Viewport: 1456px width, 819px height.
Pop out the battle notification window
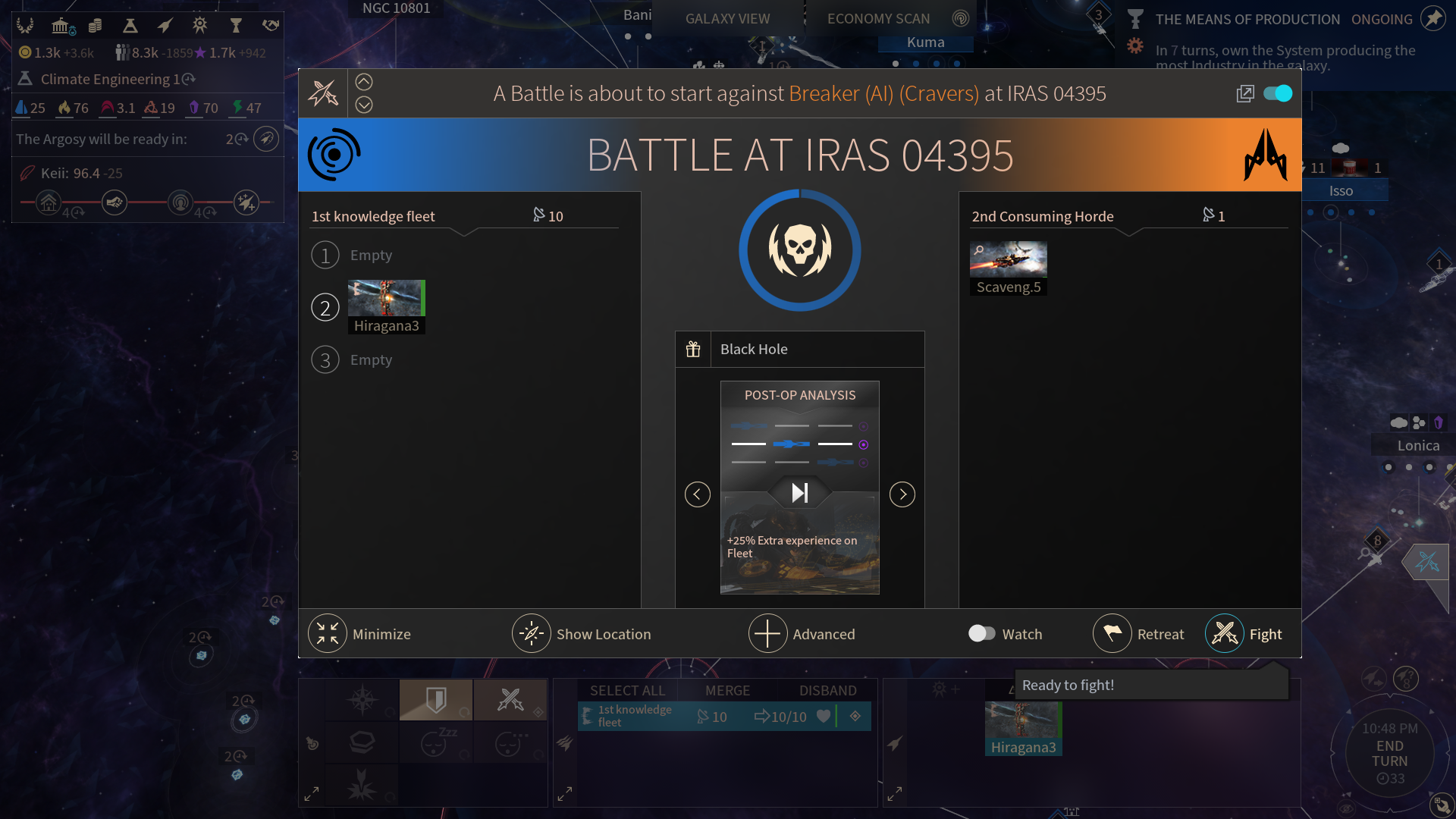pos(1245,93)
